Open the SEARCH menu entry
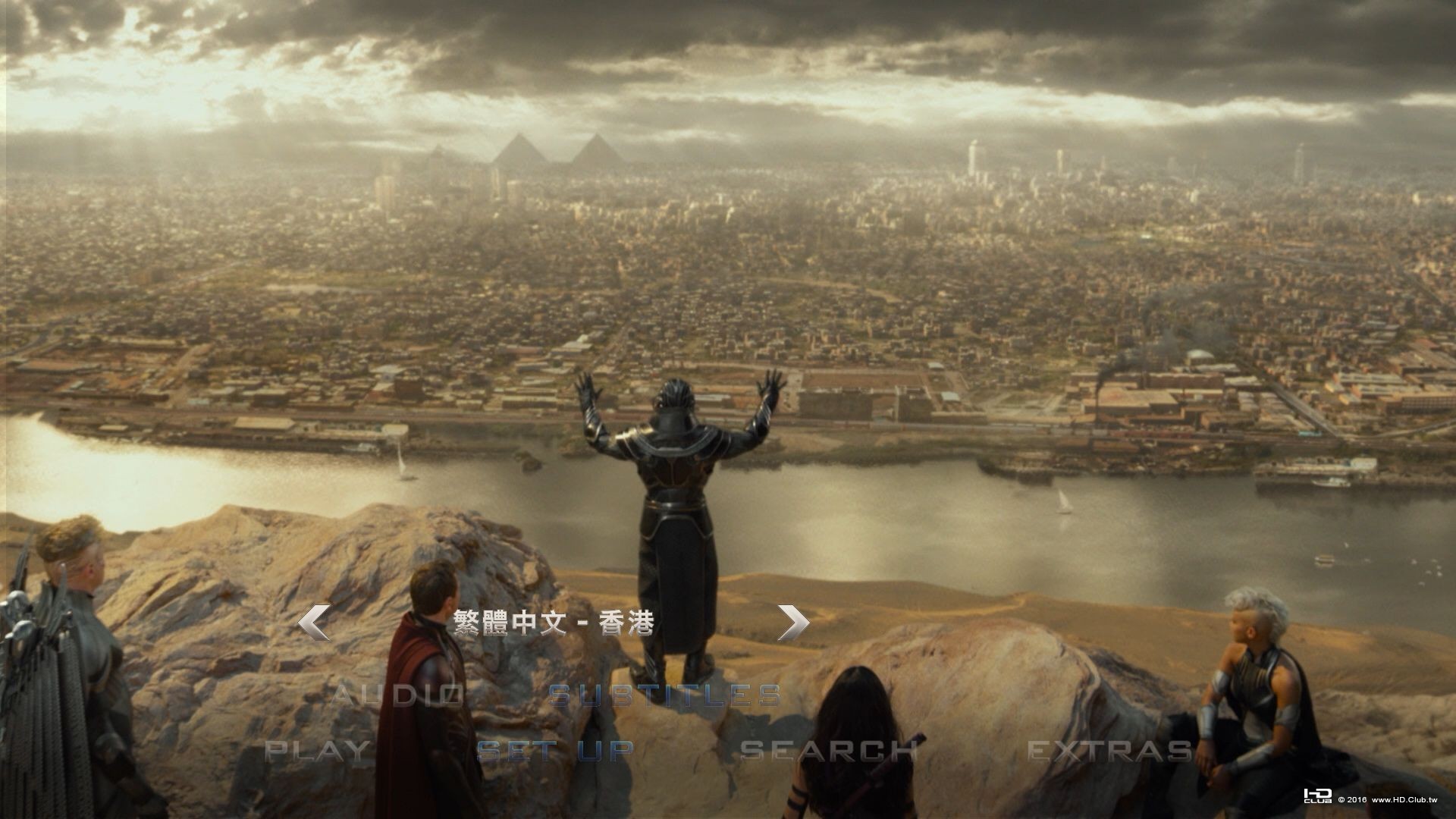This screenshot has width=1456, height=819. 829,751
